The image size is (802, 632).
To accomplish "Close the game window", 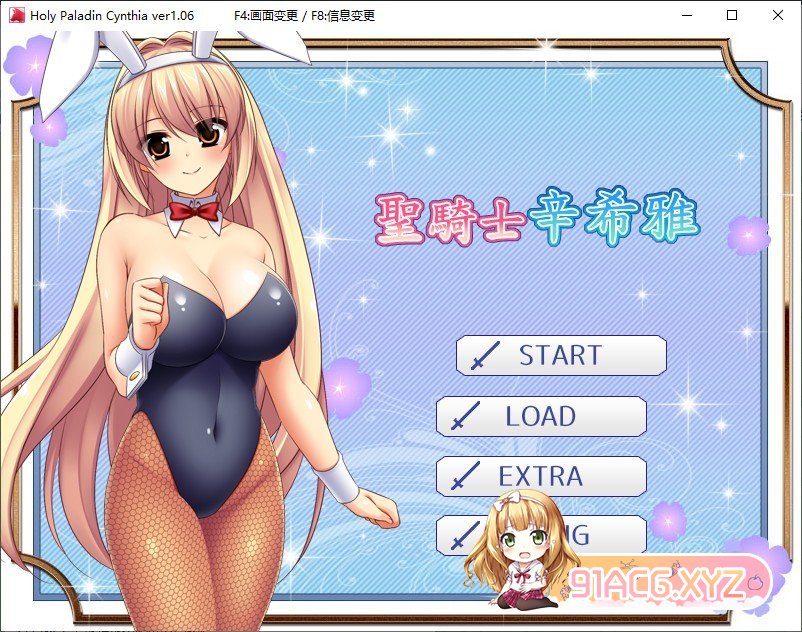I will point(778,15).
